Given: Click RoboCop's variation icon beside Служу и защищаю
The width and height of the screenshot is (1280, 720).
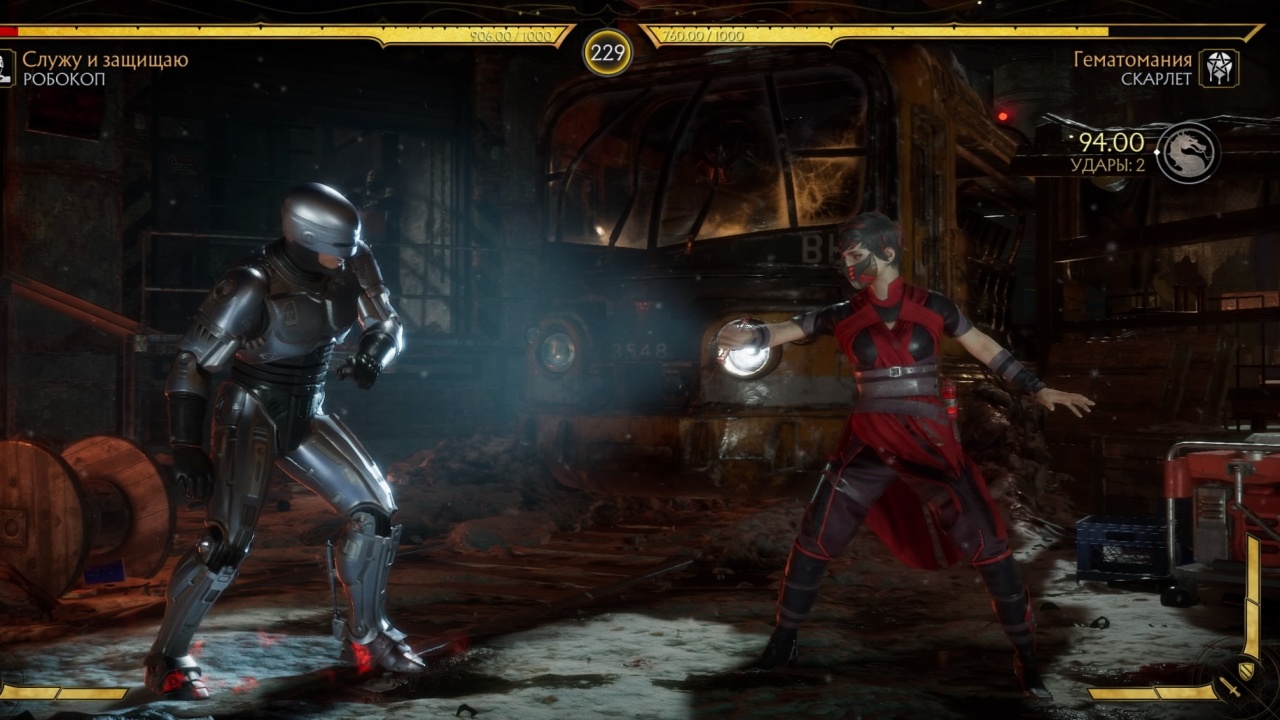Looking at the screenshot, I should click(6, 68).
